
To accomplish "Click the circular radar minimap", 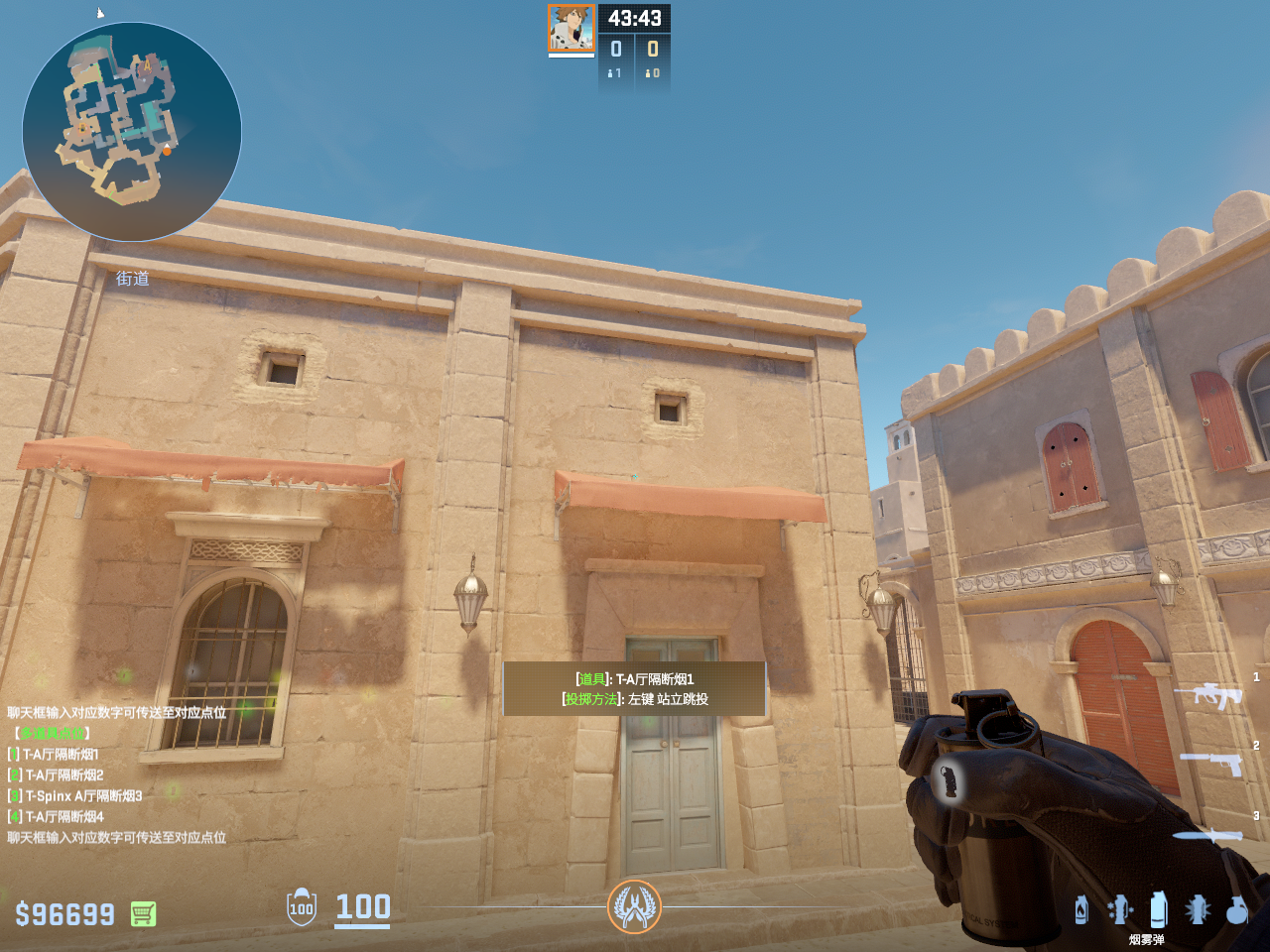I will [x=132, y=132].
